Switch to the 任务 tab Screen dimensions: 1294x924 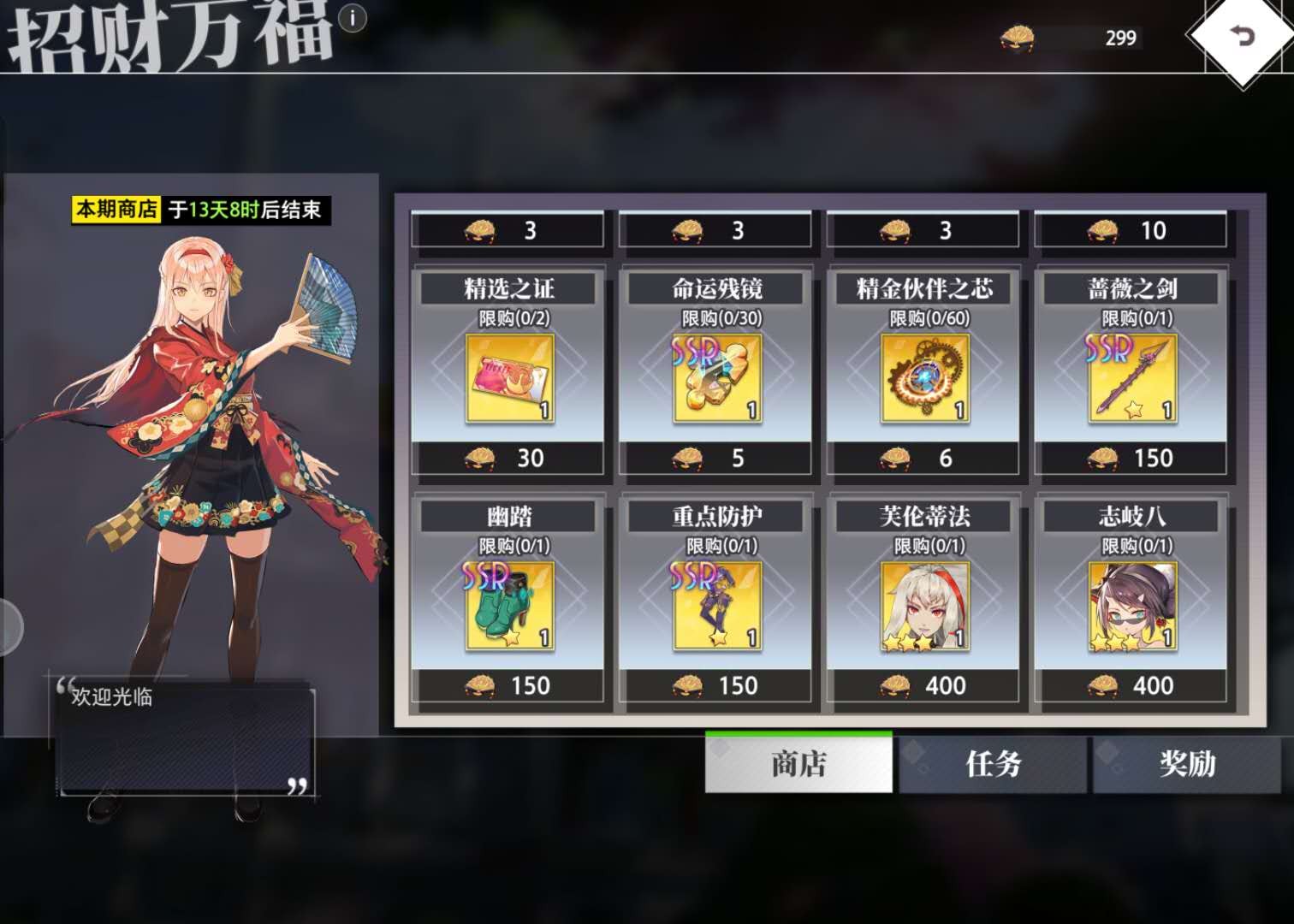(994, 766)
